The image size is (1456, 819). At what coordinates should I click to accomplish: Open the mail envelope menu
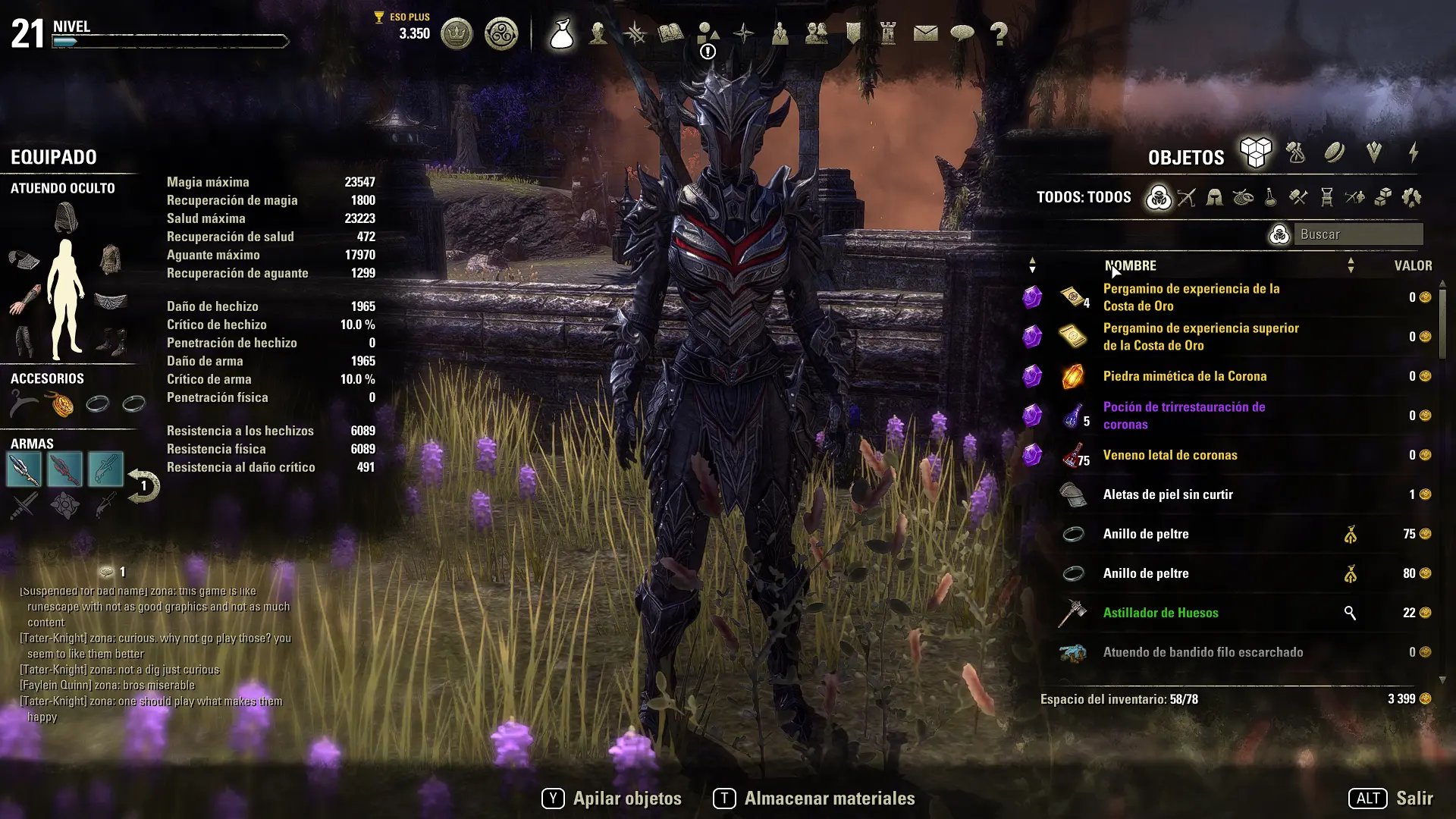tap(925, 33)
